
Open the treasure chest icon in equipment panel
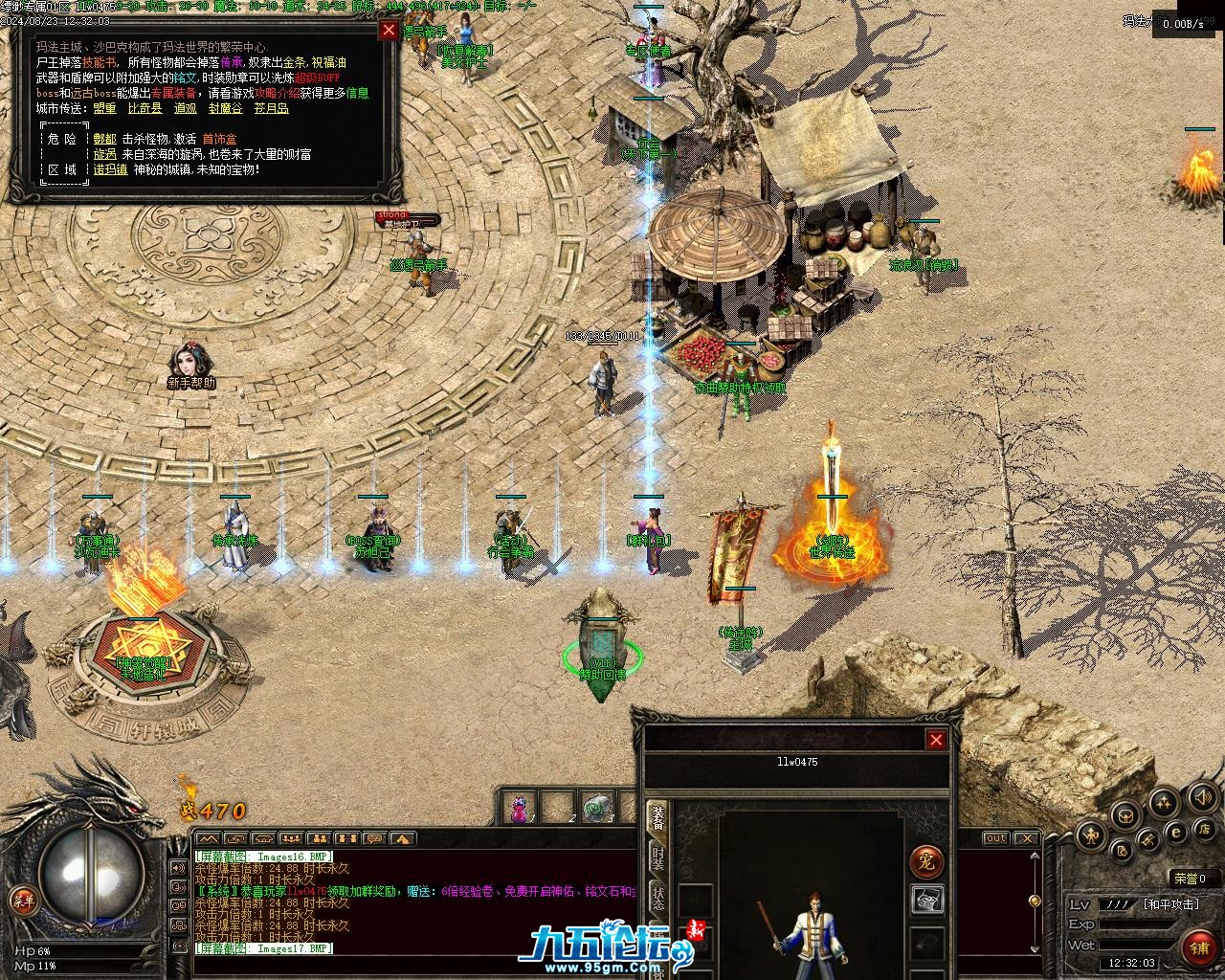coord(925,900)
